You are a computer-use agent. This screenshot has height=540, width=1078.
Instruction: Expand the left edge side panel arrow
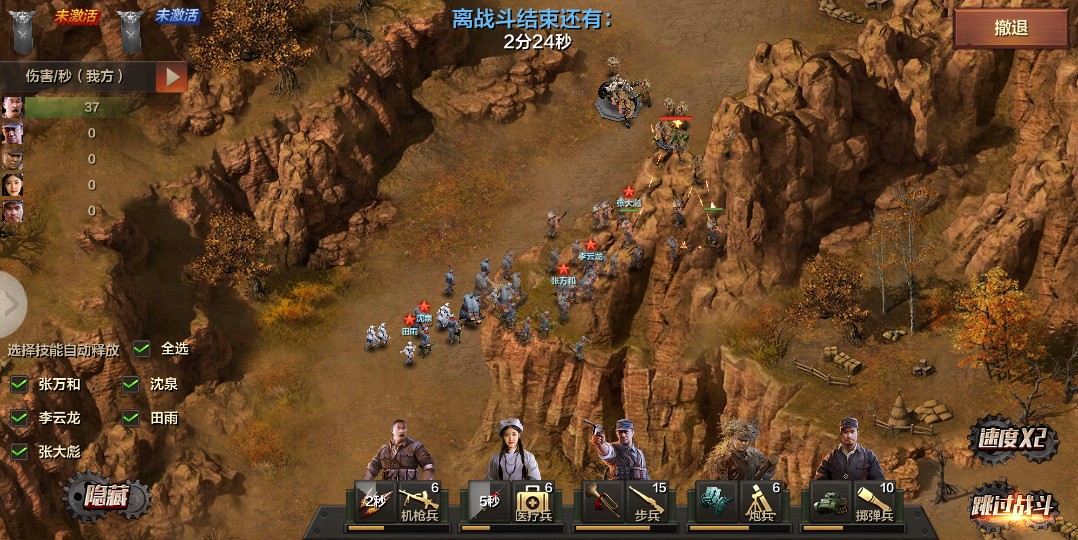pyautogui.click(x=11, y=305)
